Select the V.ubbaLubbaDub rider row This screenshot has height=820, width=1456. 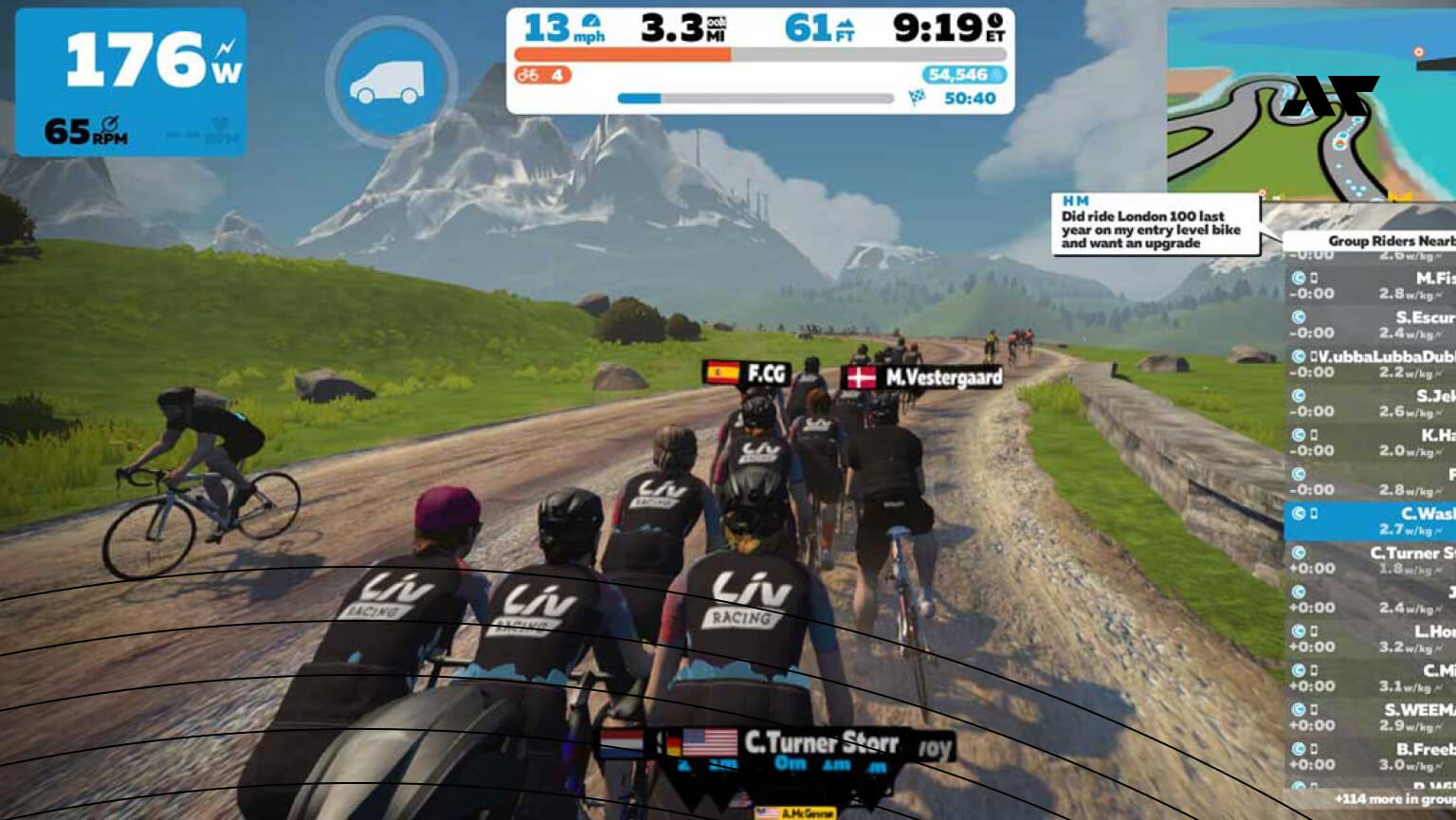(x=1371, y=364)
